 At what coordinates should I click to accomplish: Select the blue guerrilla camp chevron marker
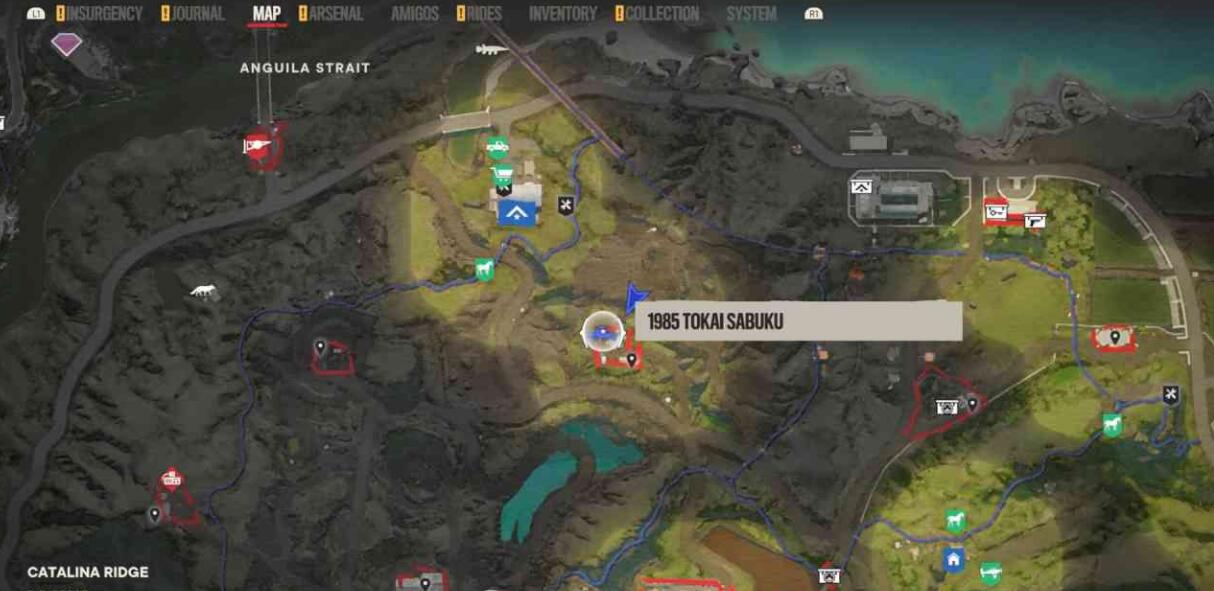[516, 211]
